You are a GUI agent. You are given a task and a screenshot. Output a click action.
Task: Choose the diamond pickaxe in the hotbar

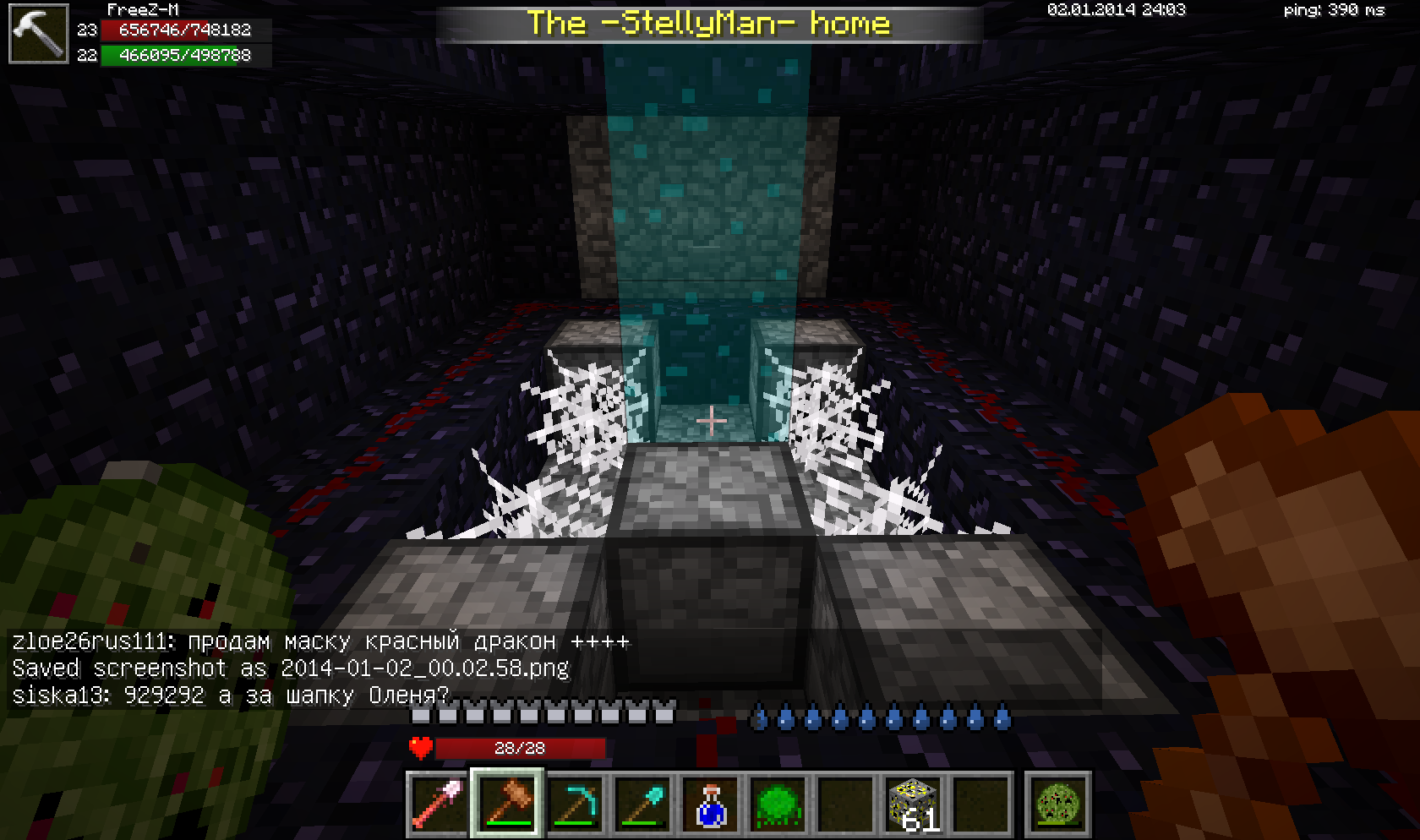point(576,803)
